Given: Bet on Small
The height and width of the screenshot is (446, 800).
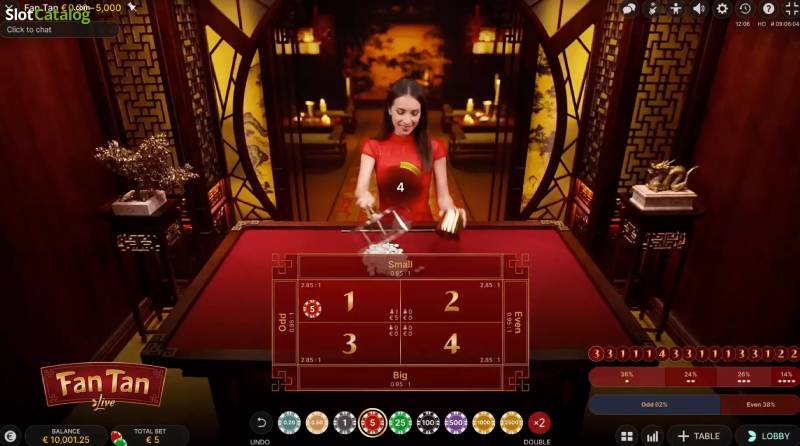Looking at the screenshot, I should (400, 266).
